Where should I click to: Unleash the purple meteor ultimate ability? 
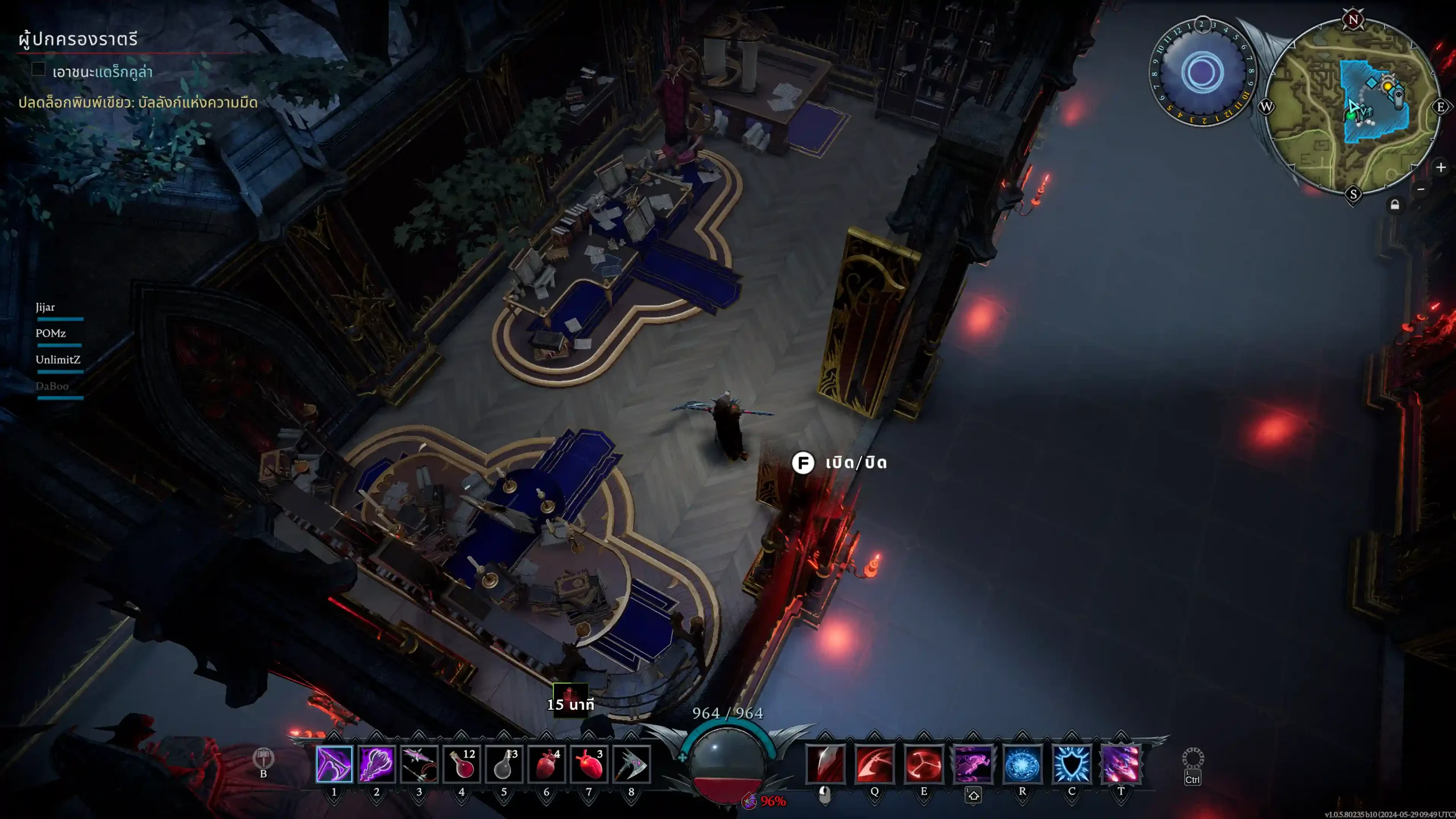(x=1121, y=764)
